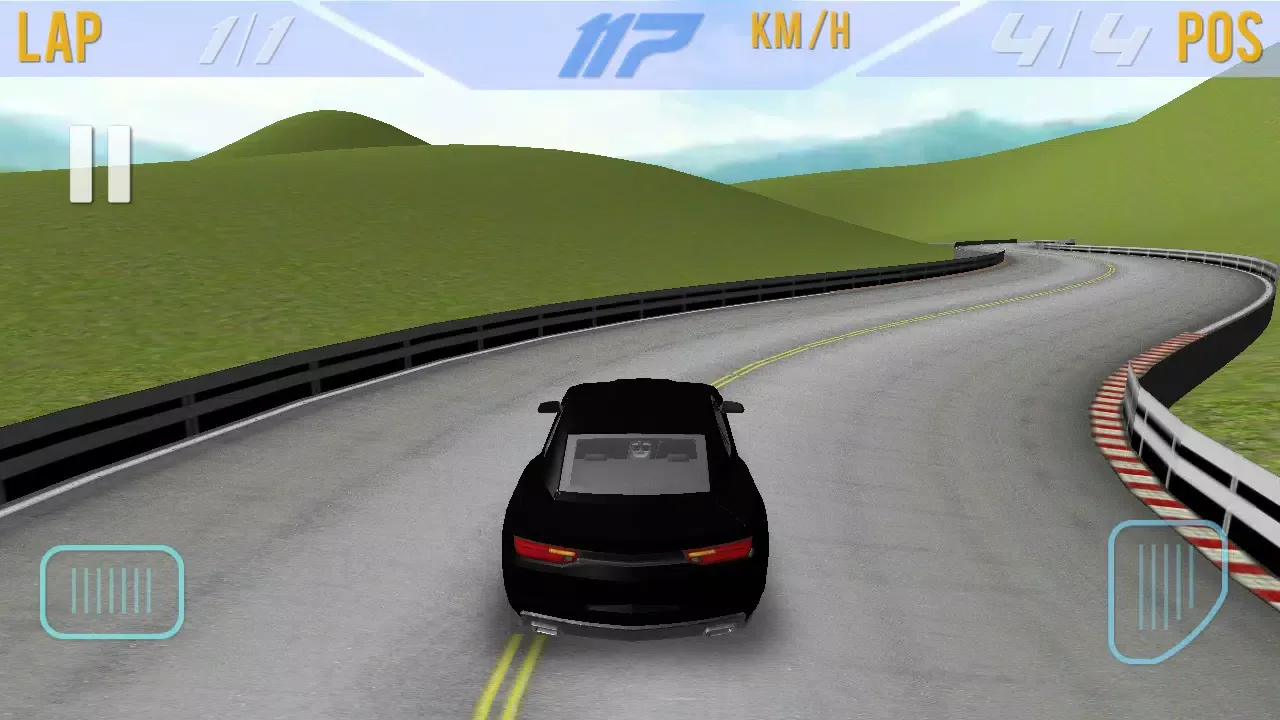Pause the race
The image size is (1280, 720).
pos(100,165)
